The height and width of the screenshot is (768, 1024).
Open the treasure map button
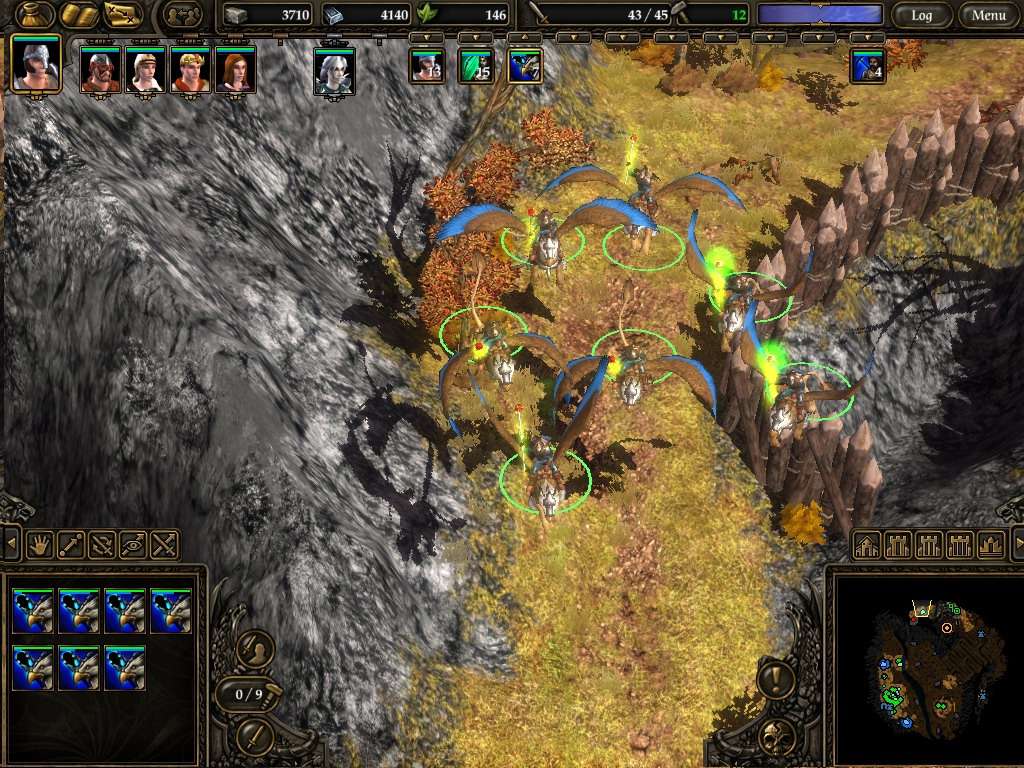pyautogui.click(x=123, y=15)
